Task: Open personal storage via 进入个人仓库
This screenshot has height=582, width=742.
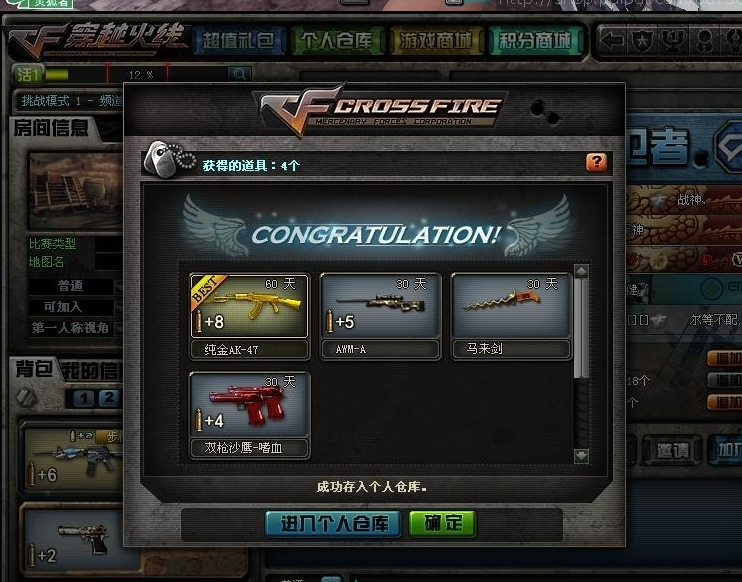Action: (333, 523)
